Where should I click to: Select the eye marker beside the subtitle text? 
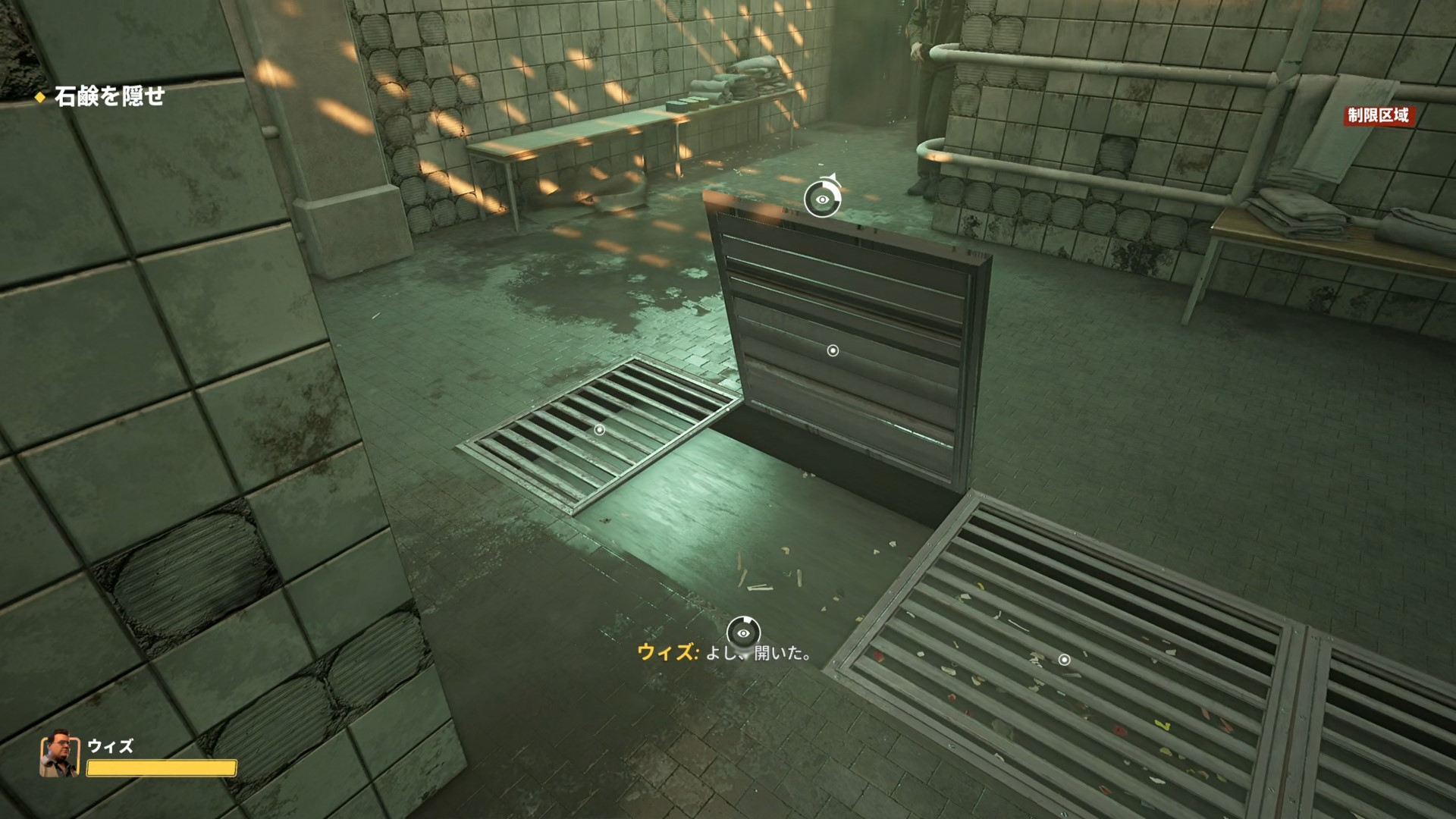[743, 633]
